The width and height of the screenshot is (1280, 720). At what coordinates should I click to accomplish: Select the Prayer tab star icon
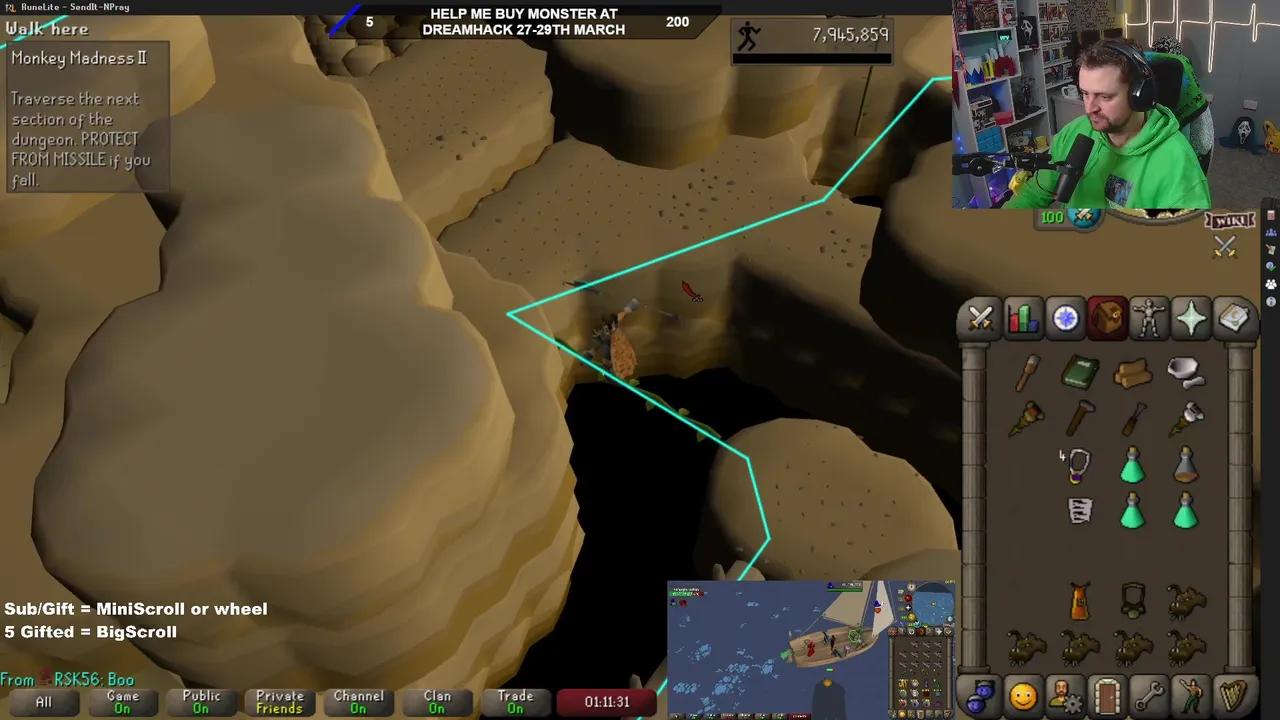(1190, 318)
